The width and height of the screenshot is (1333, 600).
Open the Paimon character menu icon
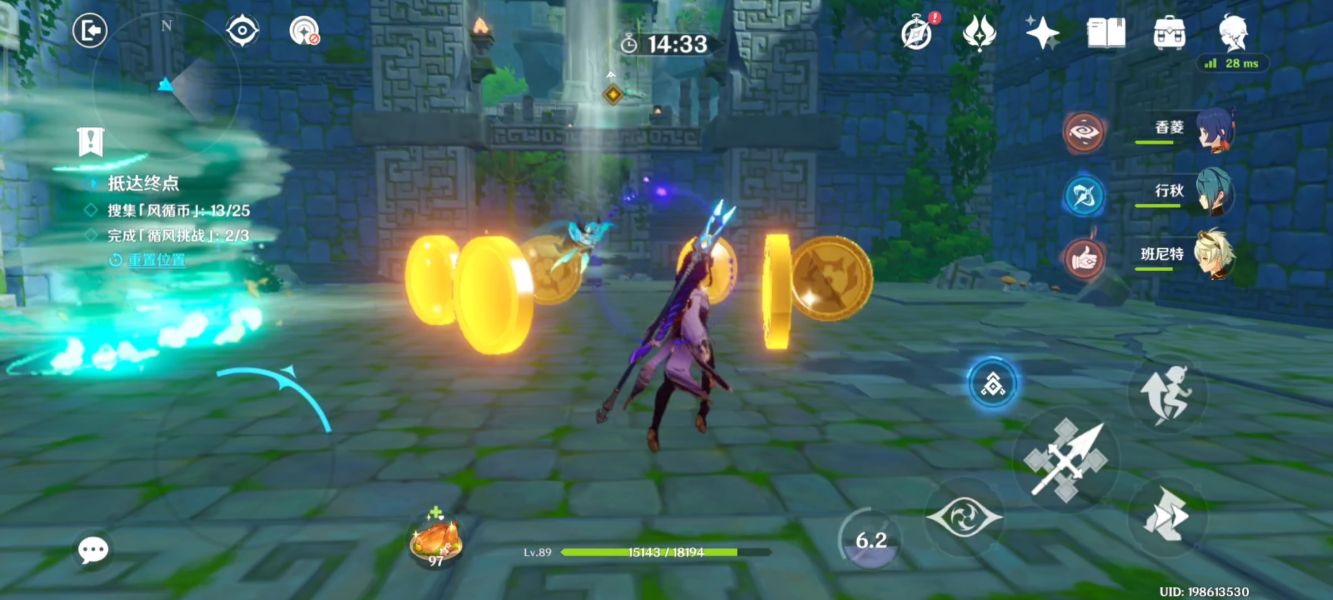coord(1232,32)
